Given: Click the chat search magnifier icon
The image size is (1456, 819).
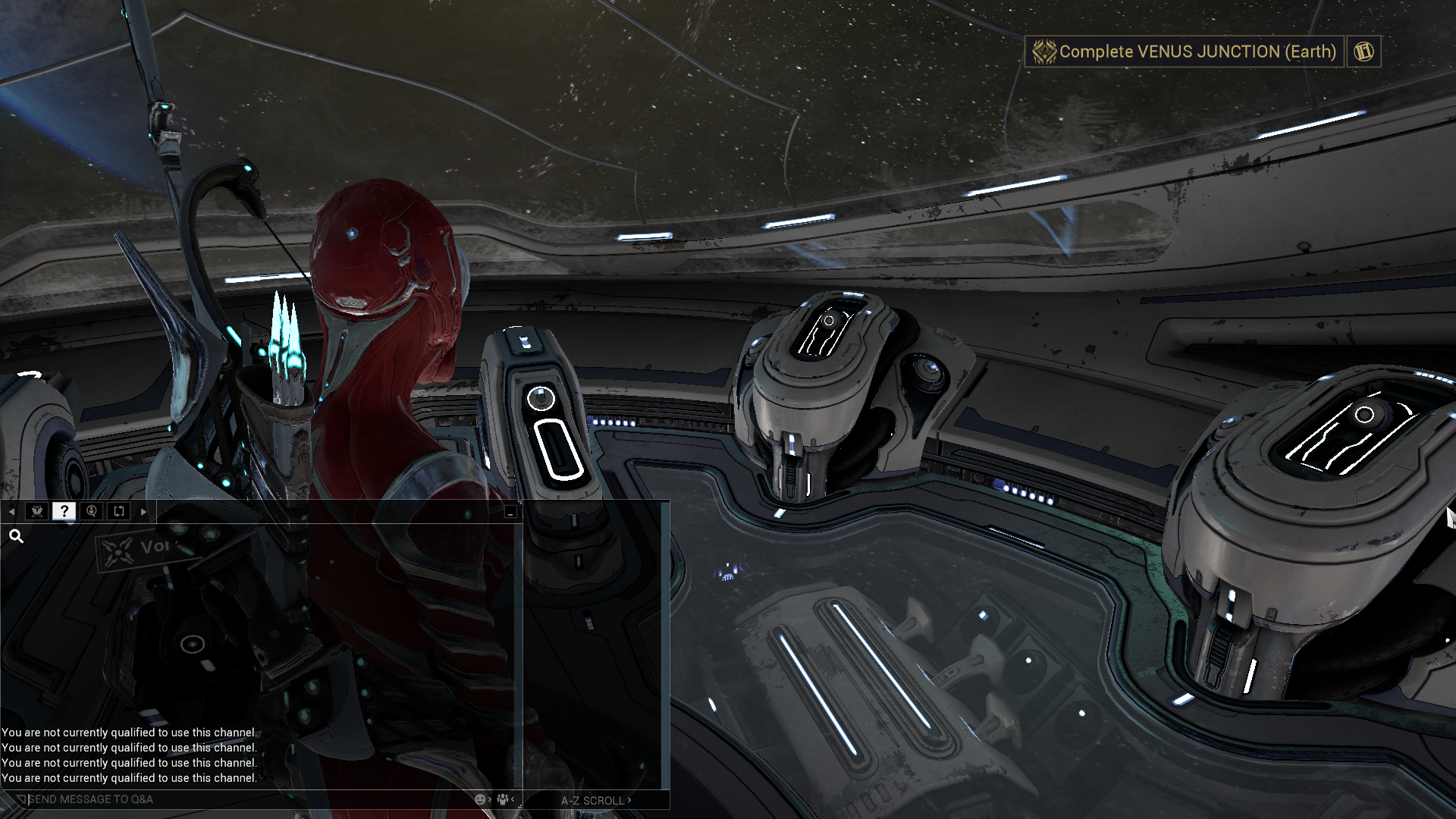Looking at the screenshot, I should (x=16, y=537).
